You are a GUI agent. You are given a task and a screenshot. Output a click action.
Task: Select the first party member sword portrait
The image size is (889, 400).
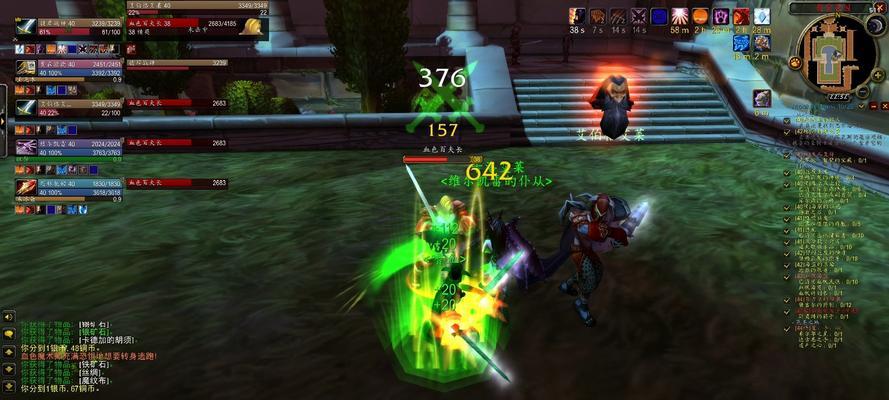point(26,26)
